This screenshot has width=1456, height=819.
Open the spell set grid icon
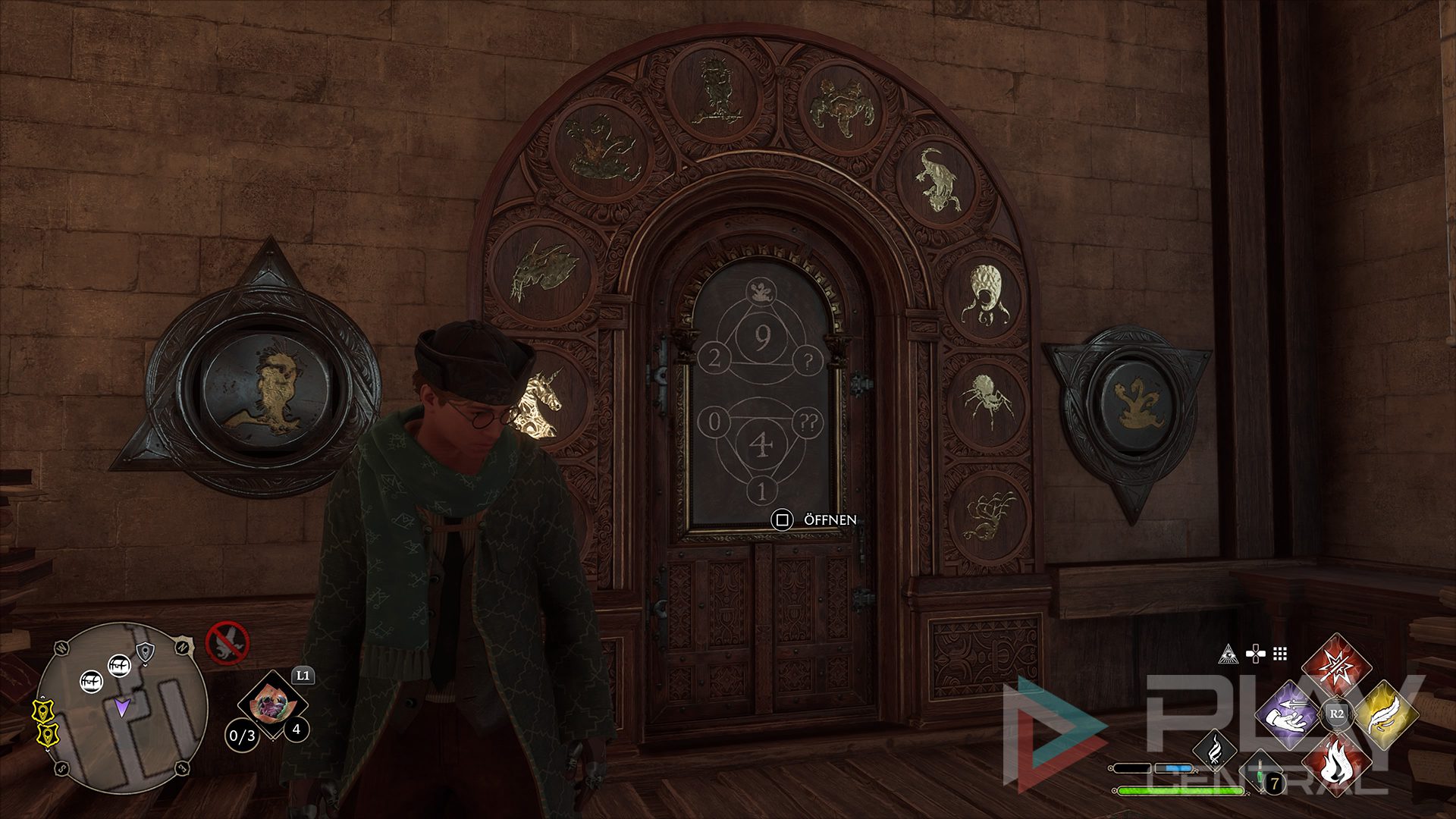pyautogui.click(x=1280, y=654)
